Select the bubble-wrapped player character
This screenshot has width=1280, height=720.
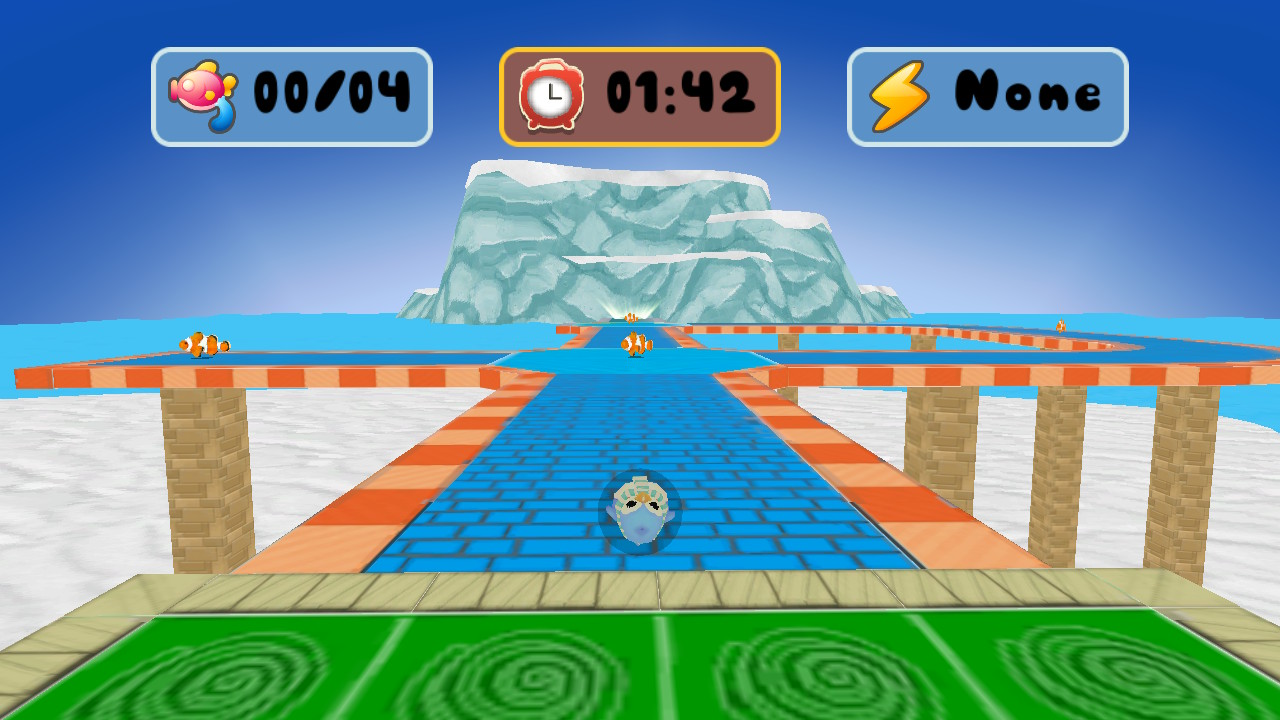click(639, 510)
